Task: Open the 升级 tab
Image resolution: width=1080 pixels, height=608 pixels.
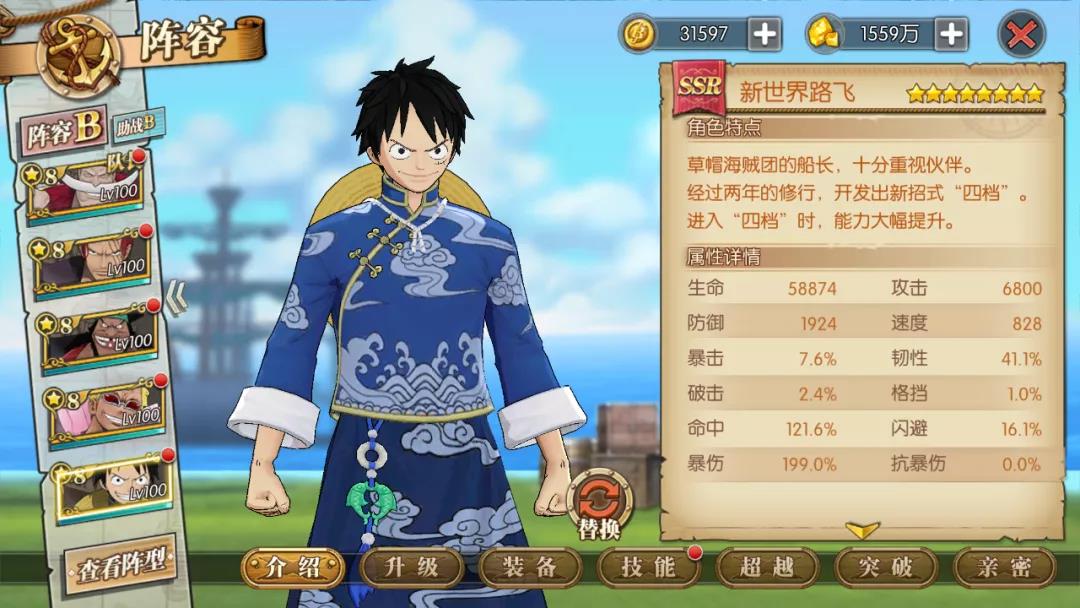Action: coord(412,568)
